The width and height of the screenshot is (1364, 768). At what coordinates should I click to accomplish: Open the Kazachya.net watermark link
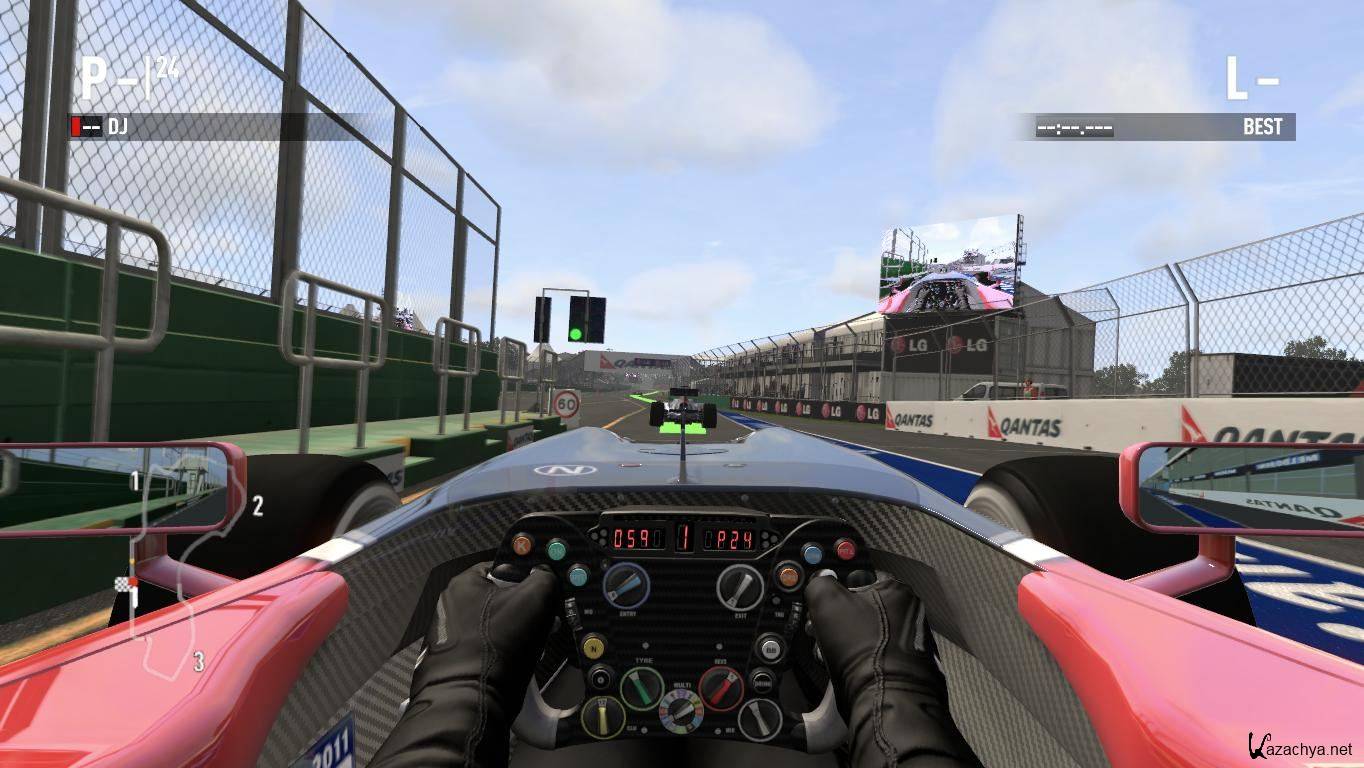point(1300,746)
